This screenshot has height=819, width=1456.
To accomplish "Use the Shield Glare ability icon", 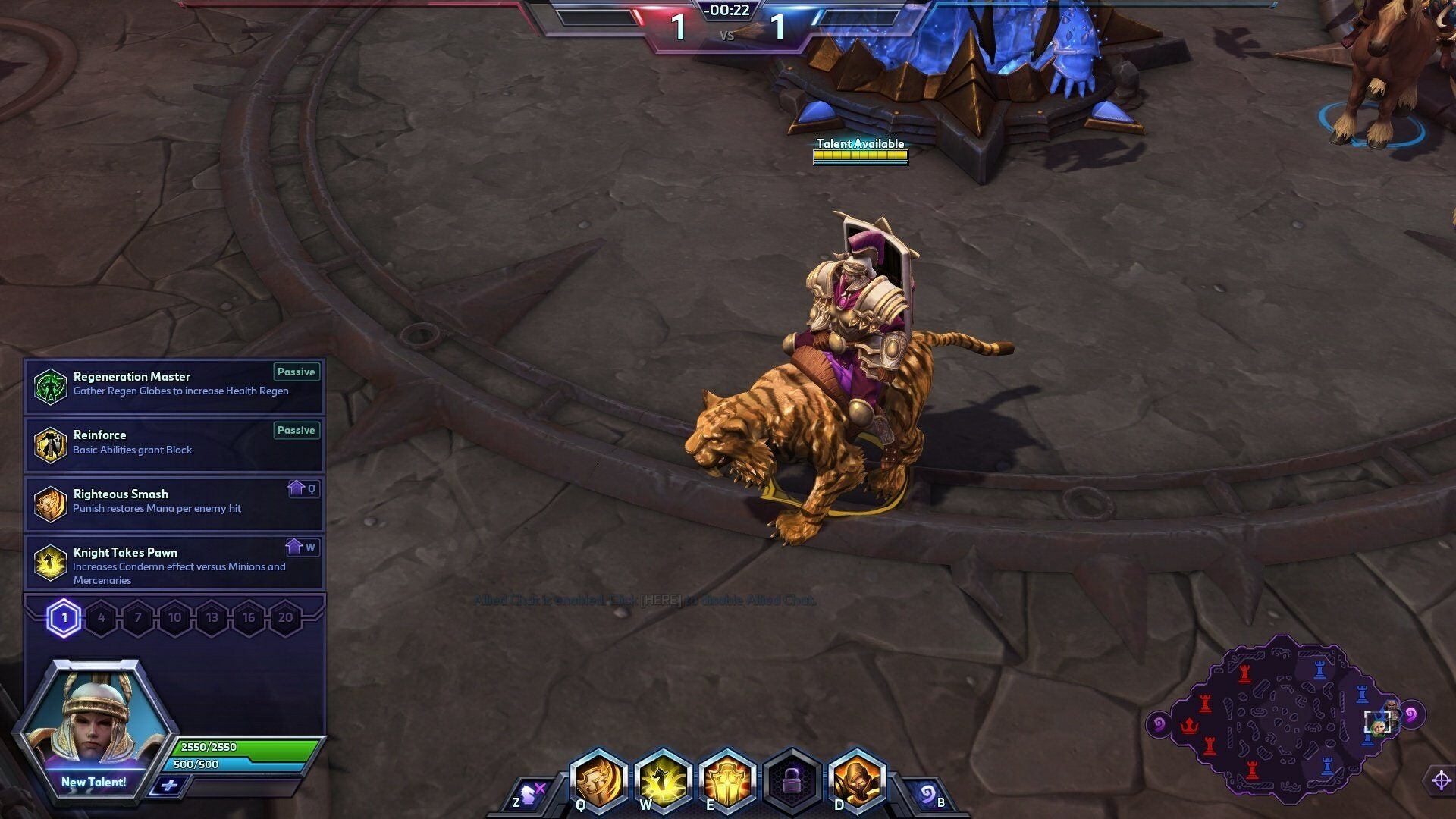I will click(726, 780).
